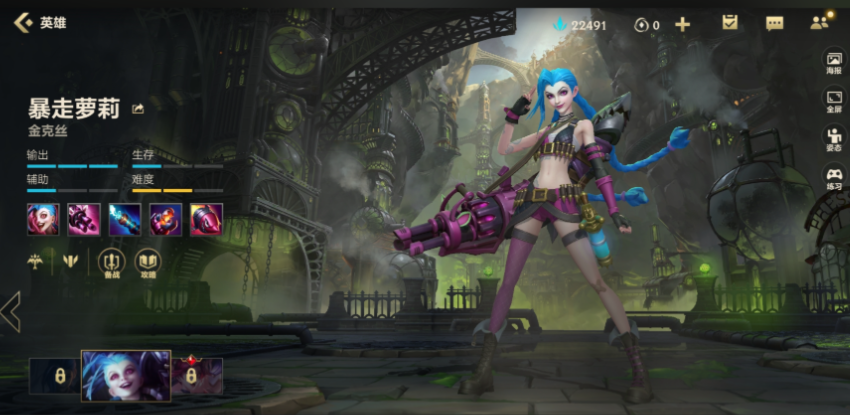
Task: Choose the selected Jinx skin thumbnail
Action: point(126,375)
